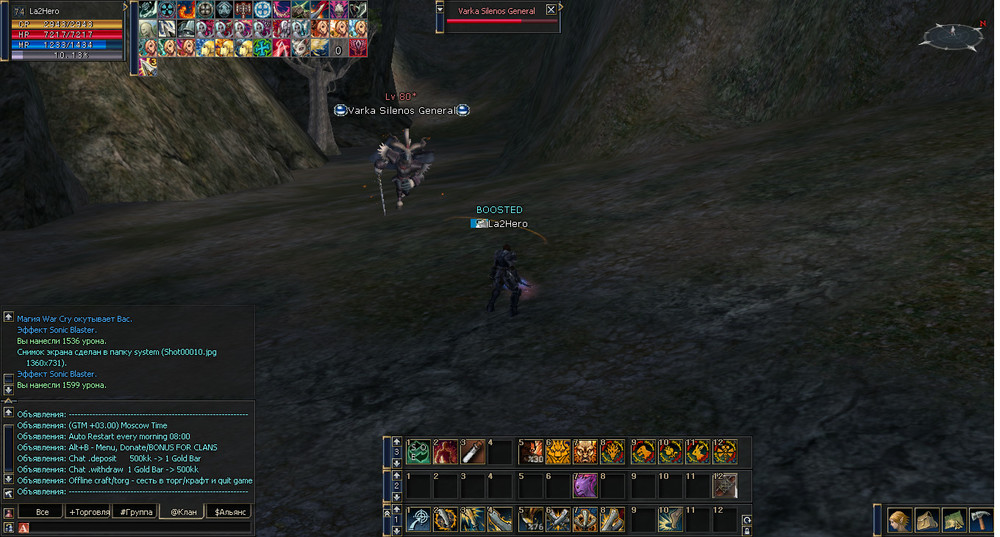This screenshot has height=537, width=1000.
Task: Switch to the @Клан clan chat tab
Action: [183, 512]
